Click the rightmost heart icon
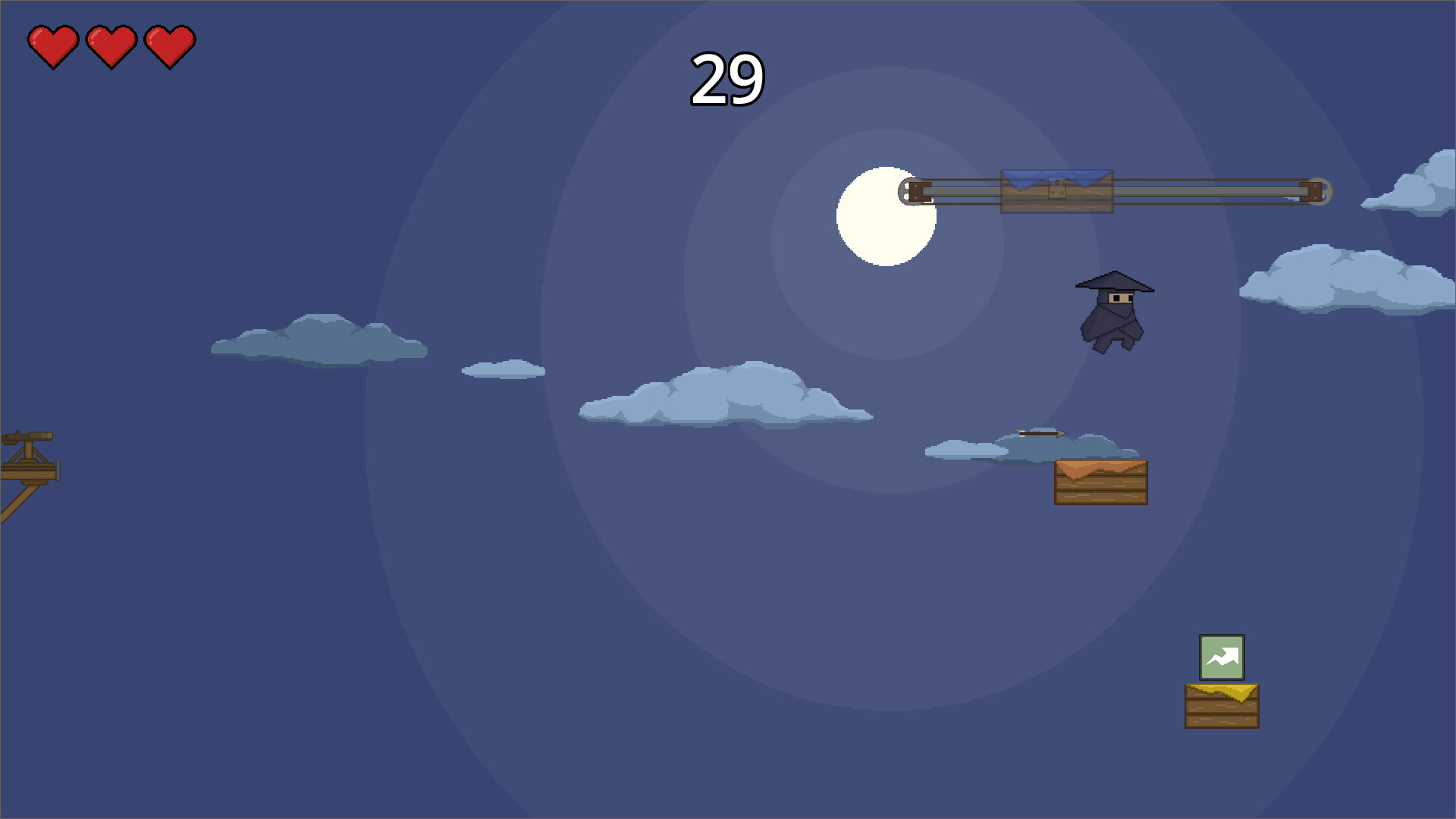1456x819 pixels. click(x=170, y=47)
